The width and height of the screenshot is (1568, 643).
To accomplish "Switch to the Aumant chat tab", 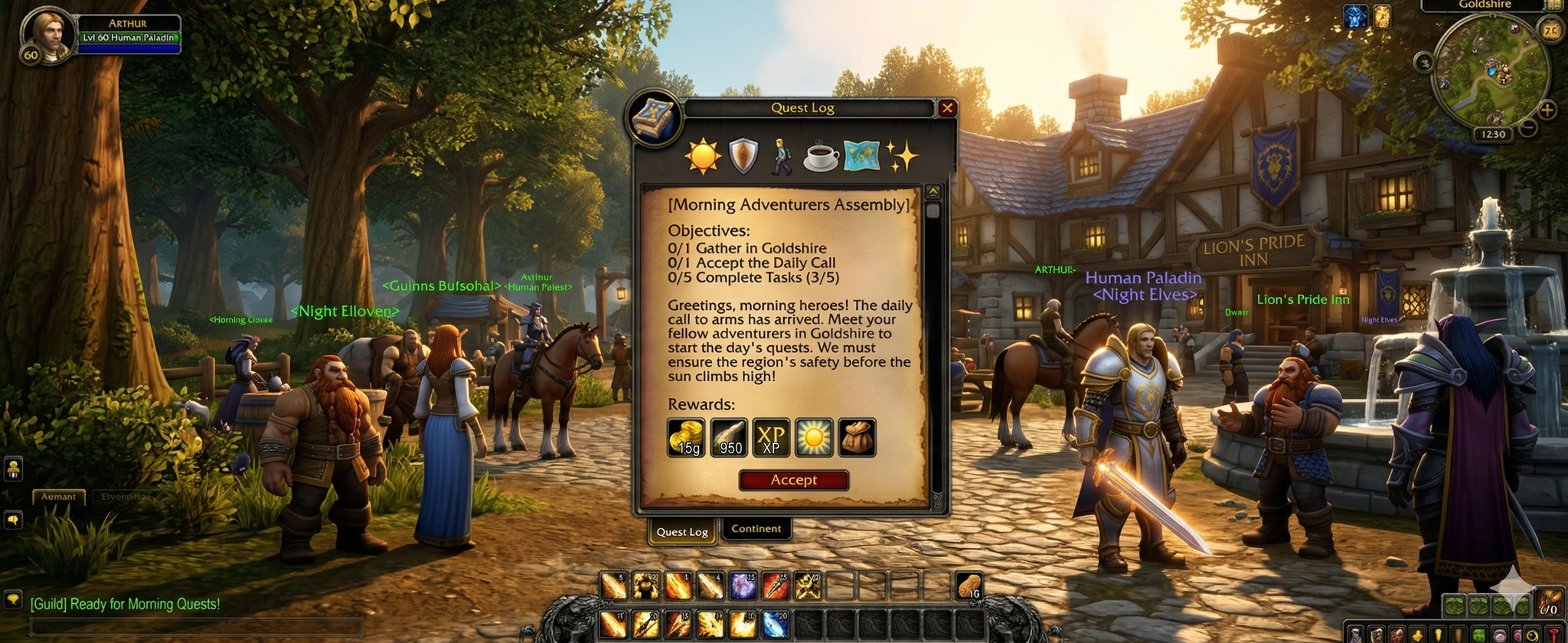I will [58, 497].
